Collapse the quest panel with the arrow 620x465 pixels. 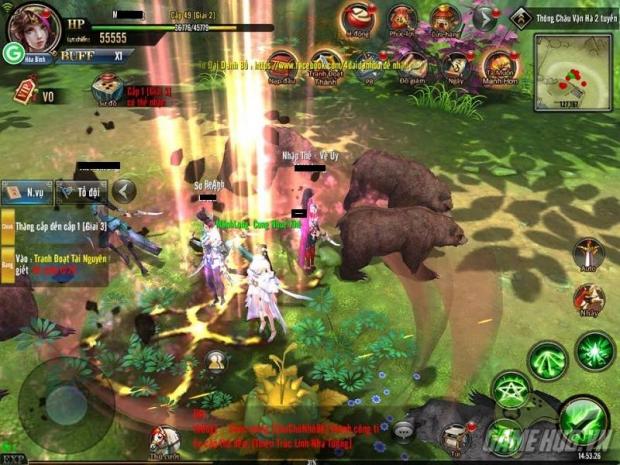124,190
